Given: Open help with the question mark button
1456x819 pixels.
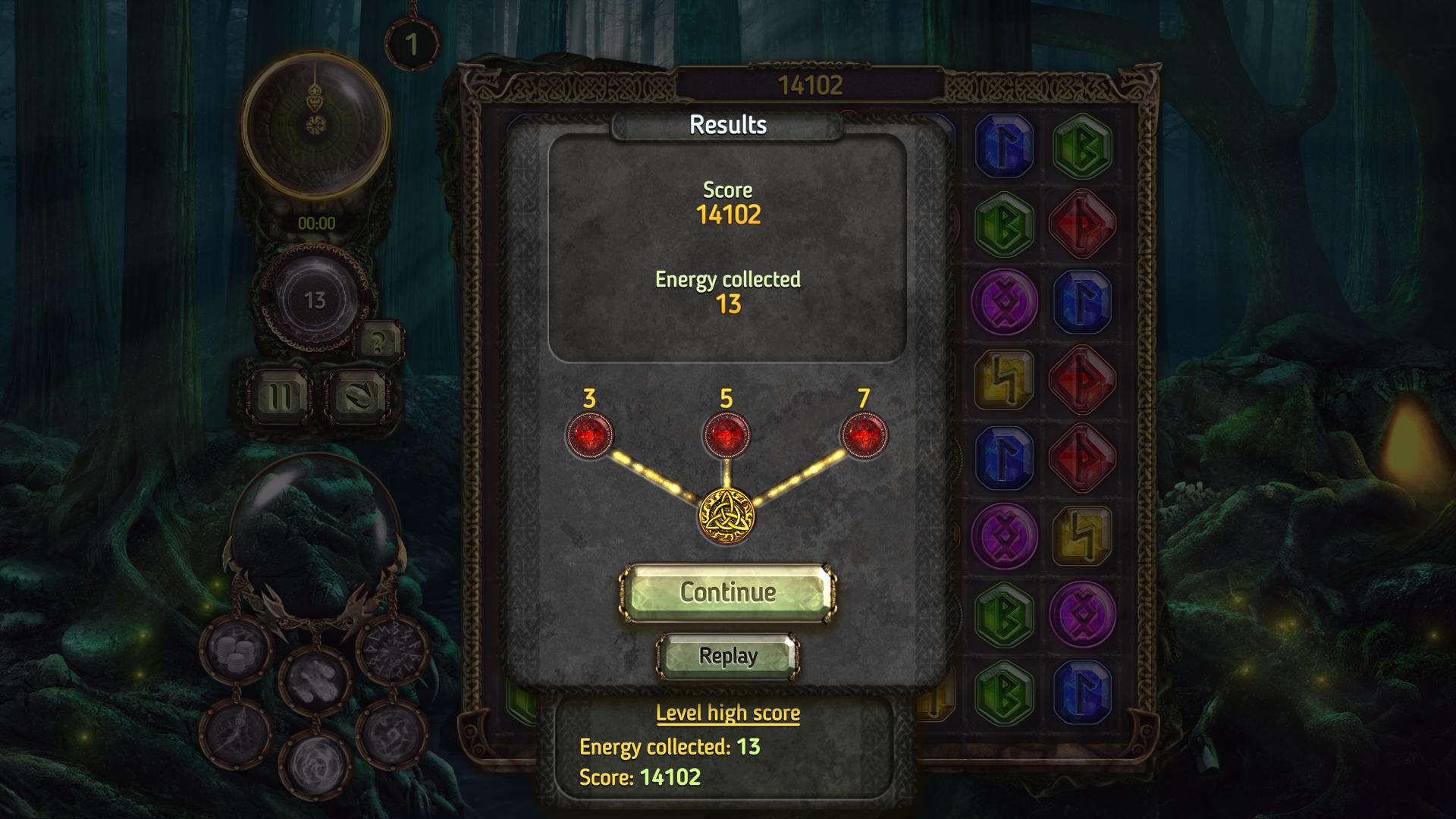Looking at the screenshot, I should pyautogui.click(x=378, y=342).
